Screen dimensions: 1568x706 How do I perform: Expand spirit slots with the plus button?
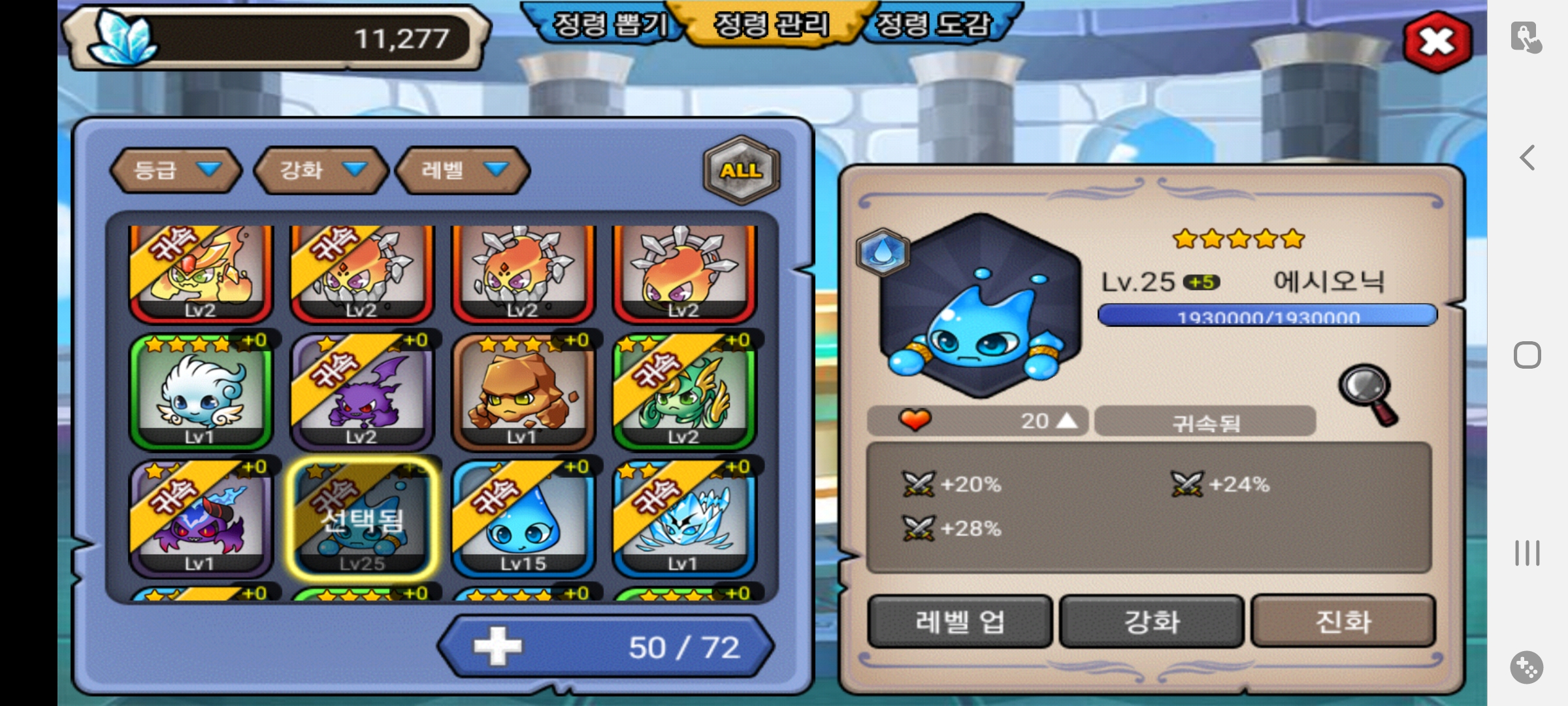498,647
